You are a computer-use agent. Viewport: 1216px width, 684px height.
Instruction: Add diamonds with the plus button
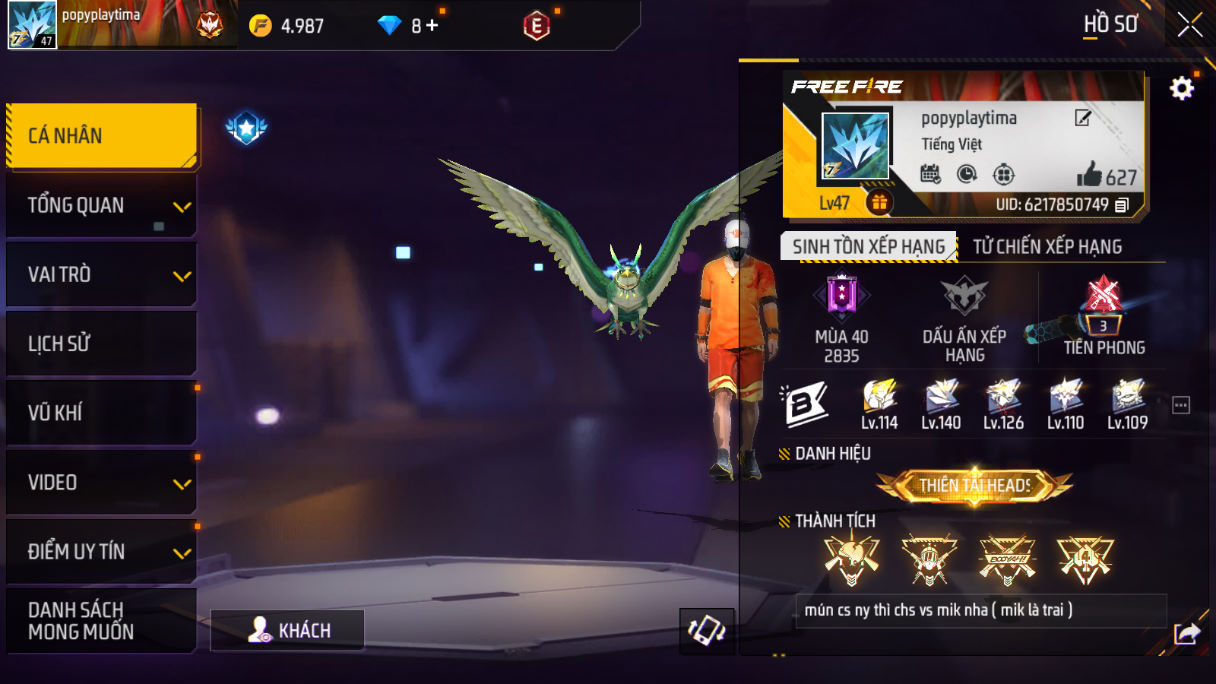[432, 26]
